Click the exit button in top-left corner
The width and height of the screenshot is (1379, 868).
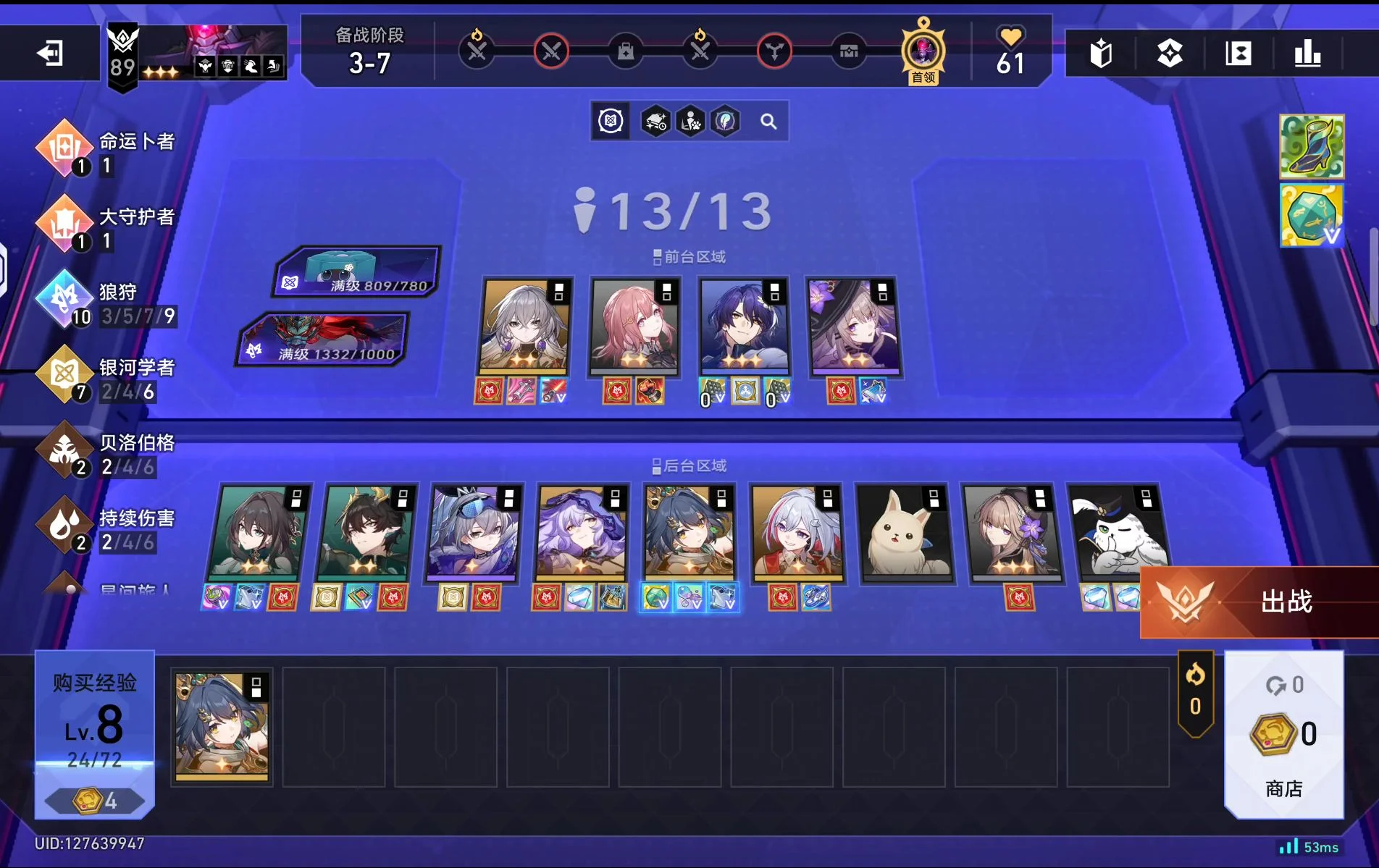click(50, 53)
